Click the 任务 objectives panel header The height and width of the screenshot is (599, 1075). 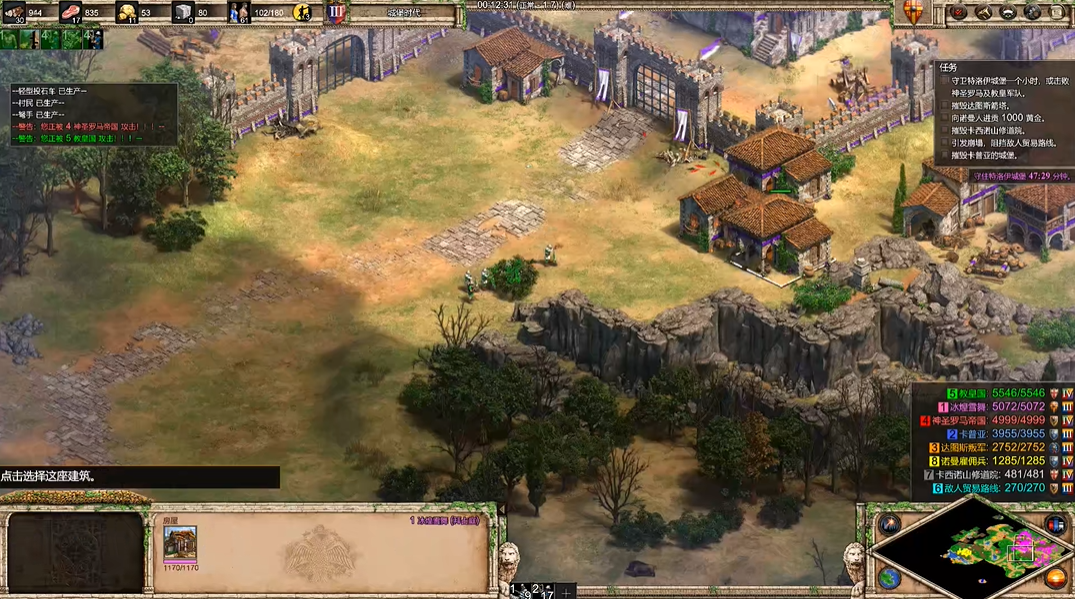coord(949,67)
